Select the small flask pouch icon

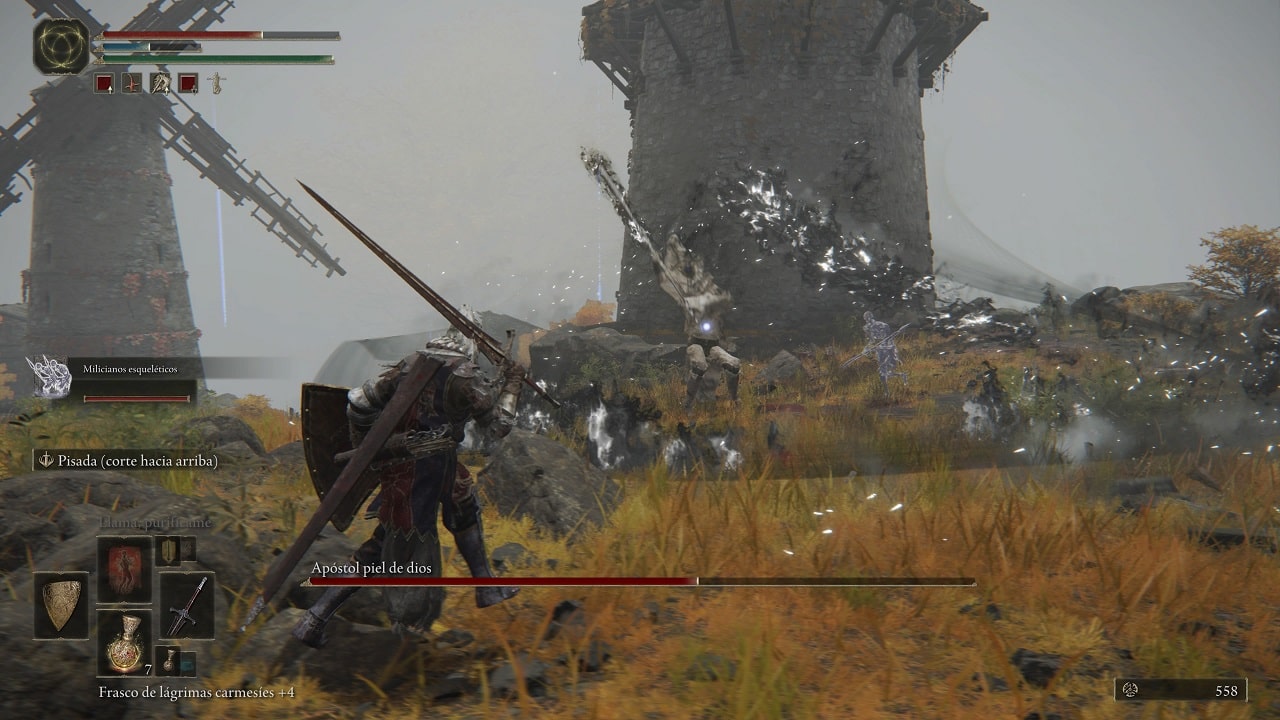pyautogui.click(x=168, y=660)
